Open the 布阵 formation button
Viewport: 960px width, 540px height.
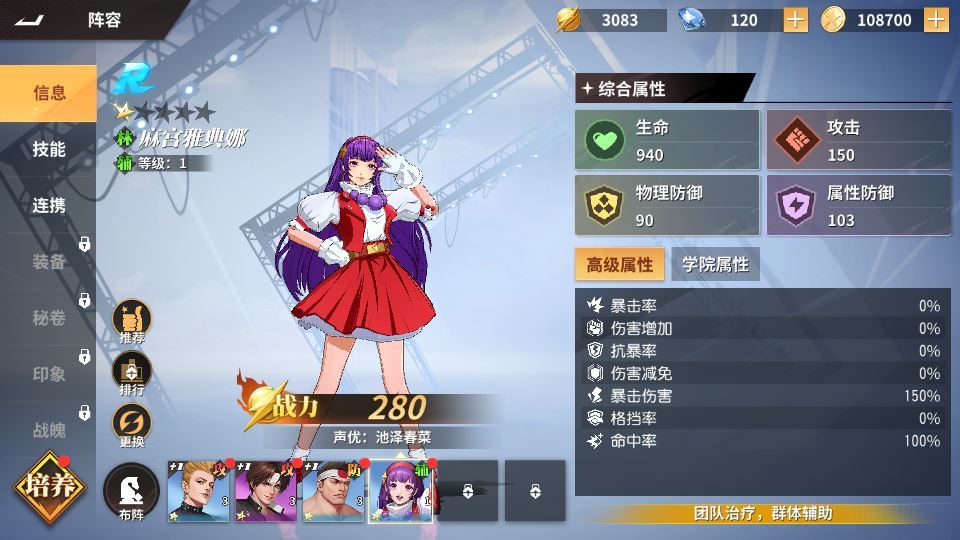tap(132, 491)
